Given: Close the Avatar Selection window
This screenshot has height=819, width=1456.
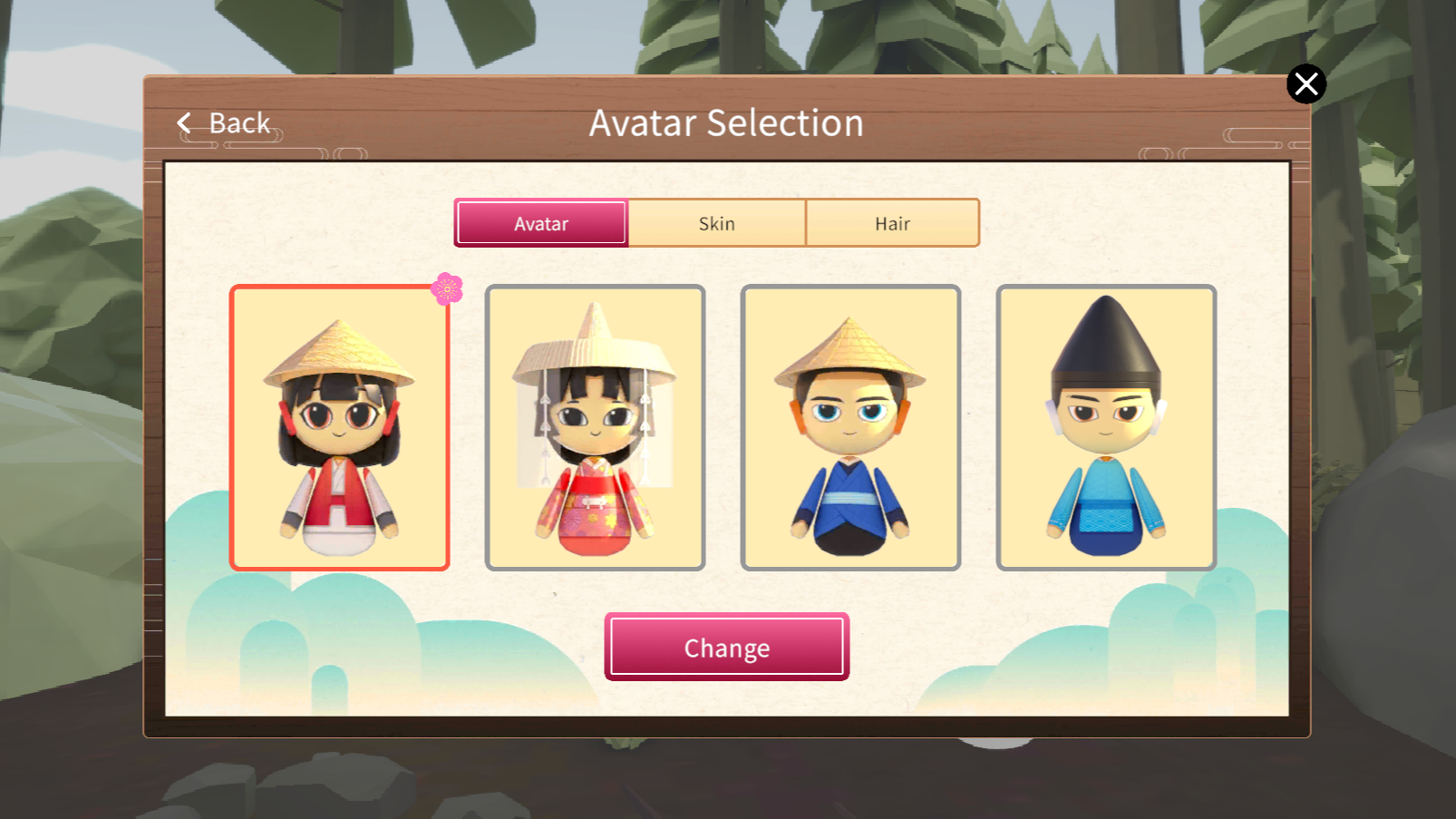Looking at the screenshot, I should click(x=1306, y=84).
